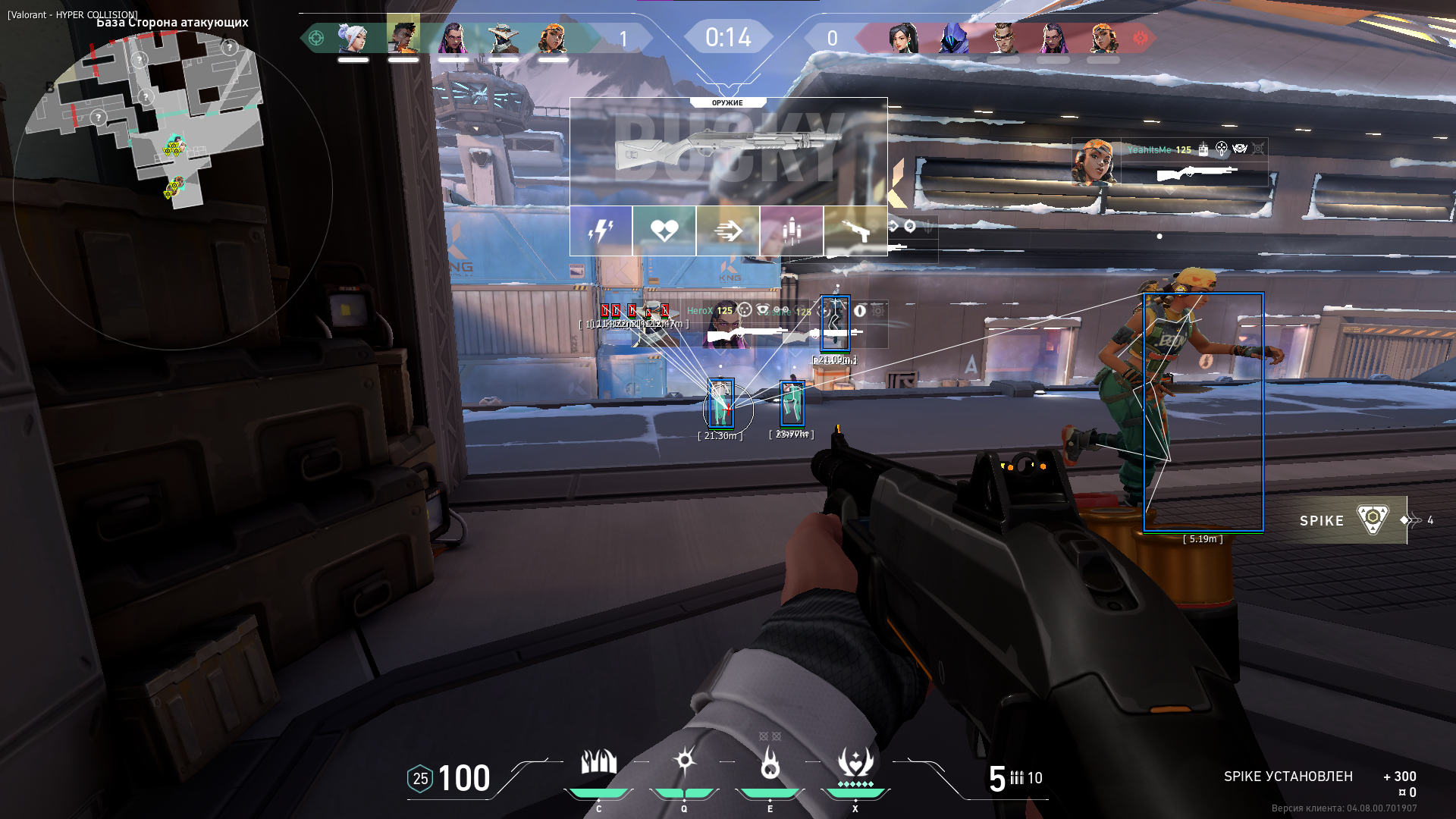
Task: Select Jett's portrait in the top bar
Action: point(353,37)
